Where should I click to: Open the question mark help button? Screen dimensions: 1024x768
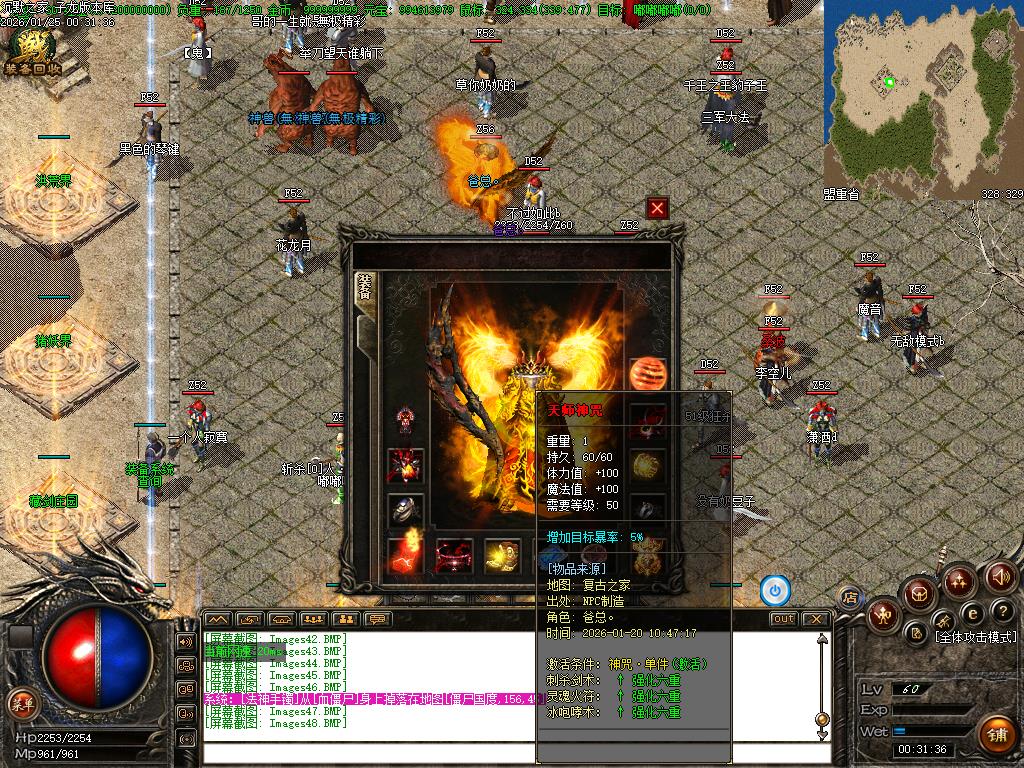1002,610
